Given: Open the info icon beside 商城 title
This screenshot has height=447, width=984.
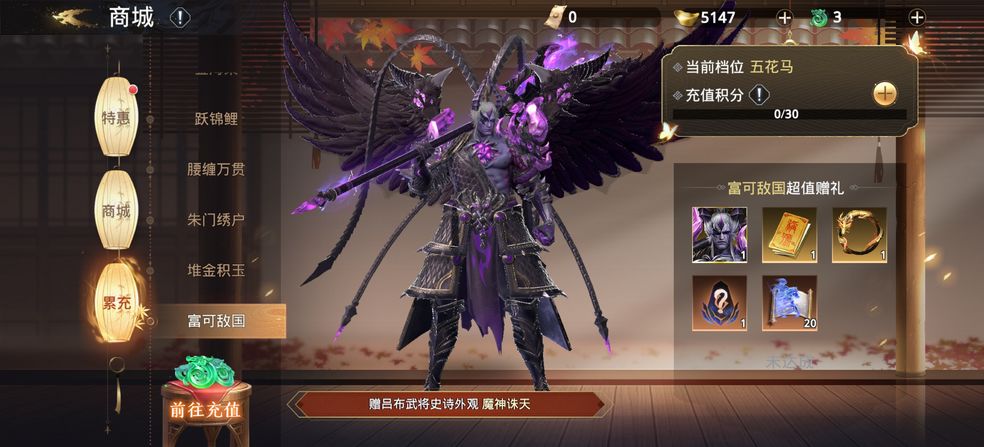Looking at the screenshot, I should point(179,18).
